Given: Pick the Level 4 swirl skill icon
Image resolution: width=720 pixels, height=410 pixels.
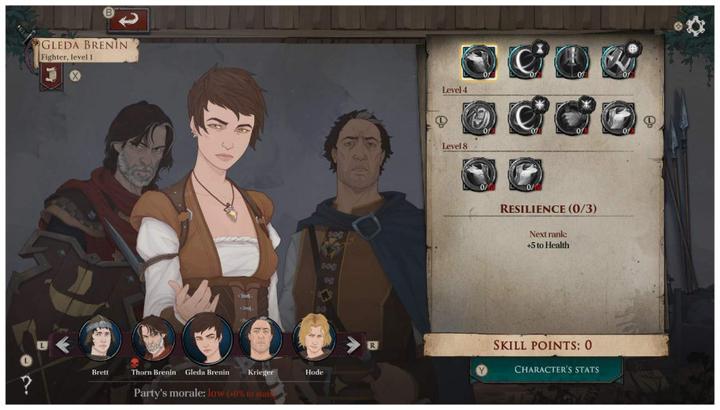Looking at the screenshot, I should (479, 118).
